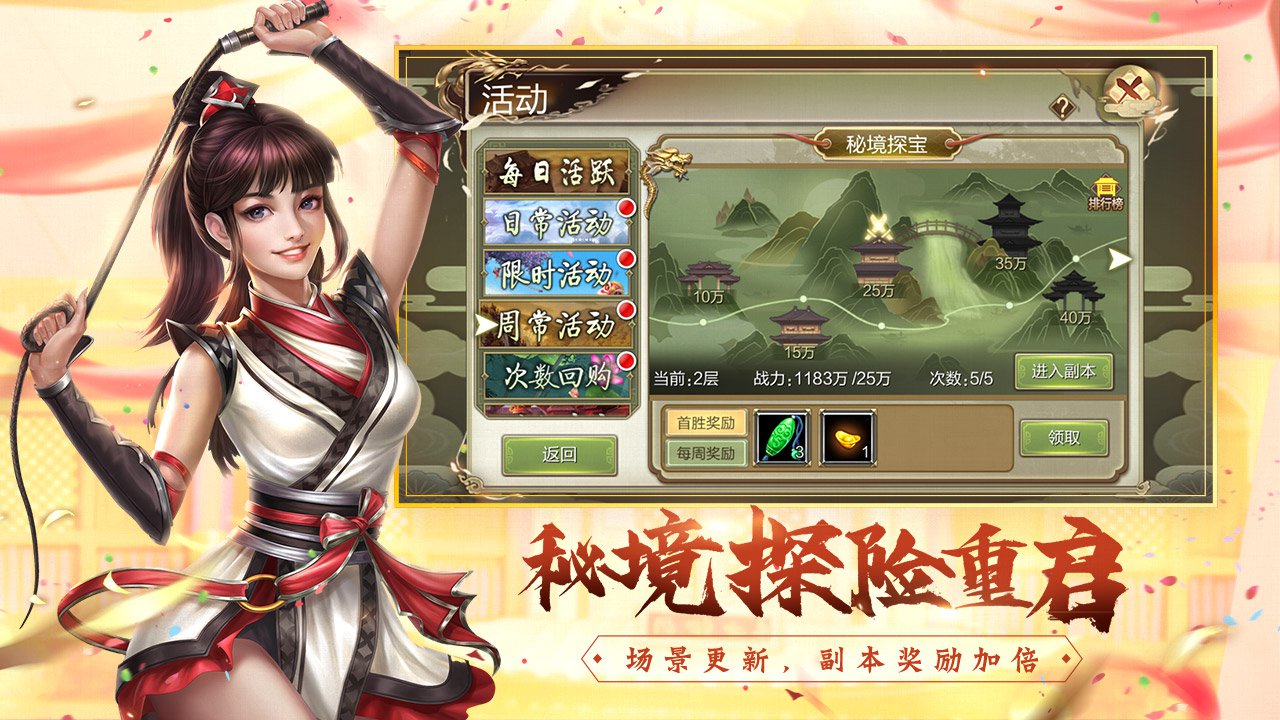This screenshot has width=1280, height=720.
Task: Show the 首胜奖励 rewards
Action: point(707,423)
